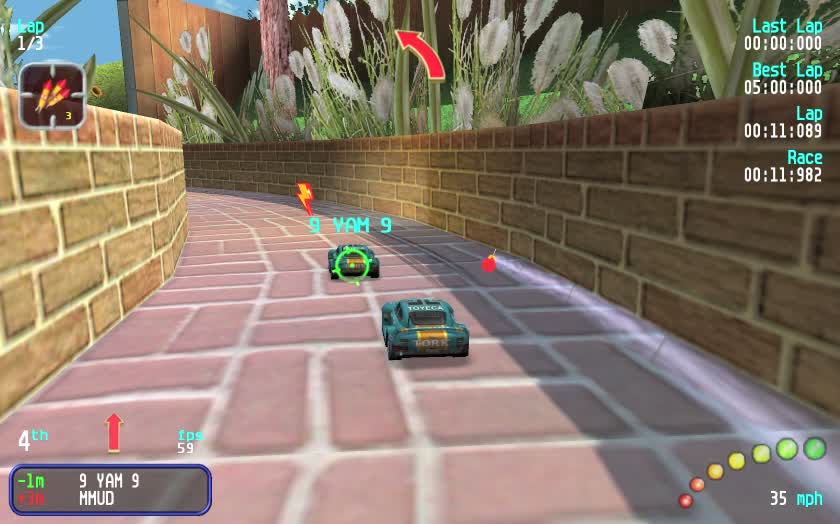Select the 9 YAM 9 row in the gap panel

click(109, 481)
